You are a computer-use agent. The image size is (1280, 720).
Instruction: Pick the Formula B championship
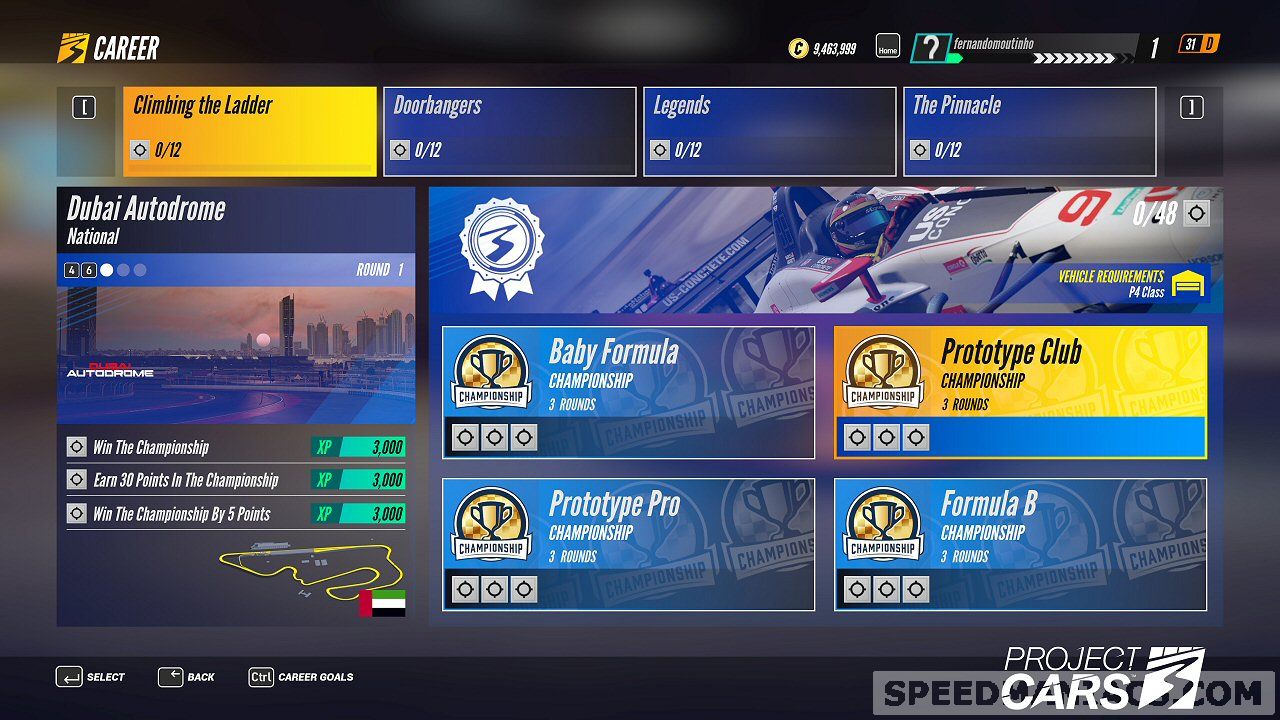tap(1020, 544)
